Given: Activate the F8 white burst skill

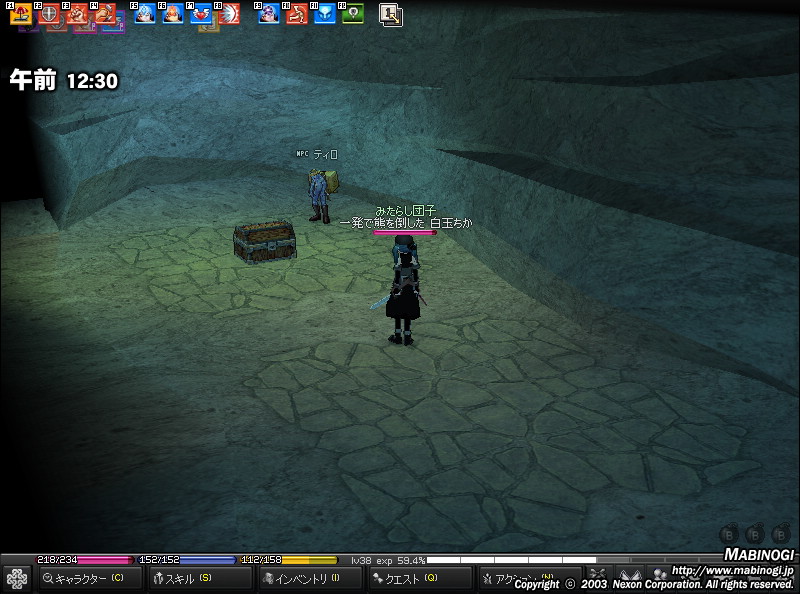Looking at the screenshot, I should (229, 14).
